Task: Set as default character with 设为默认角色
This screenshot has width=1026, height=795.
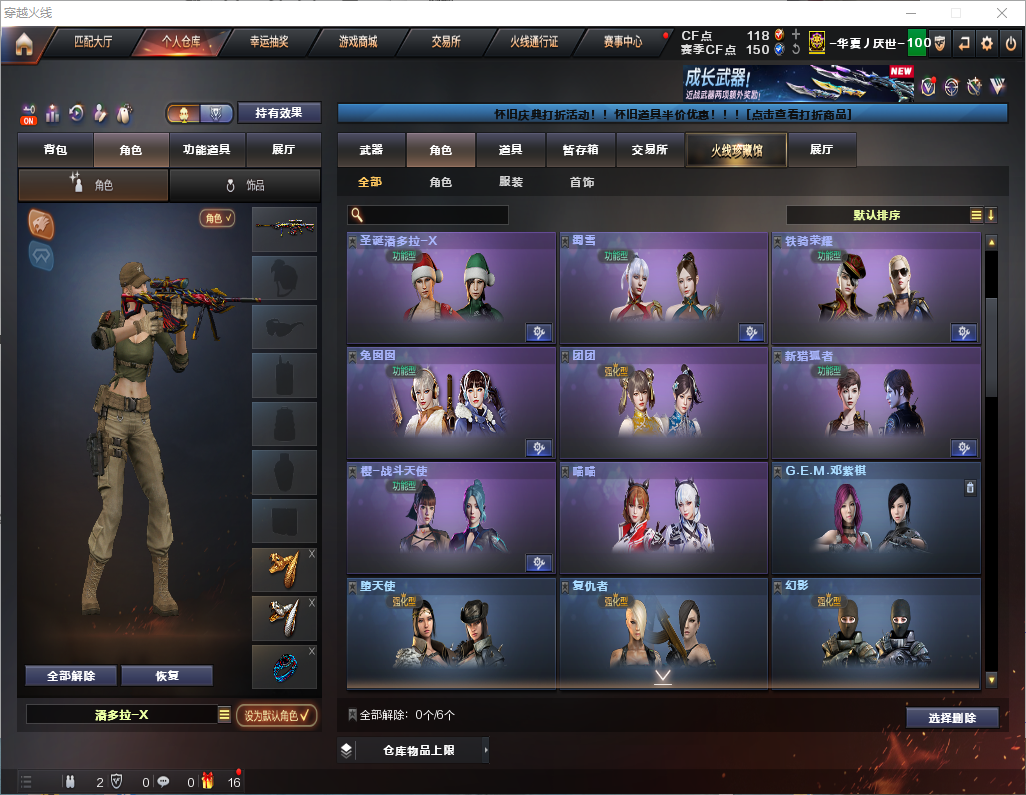Action: click(x=277, y=715)
